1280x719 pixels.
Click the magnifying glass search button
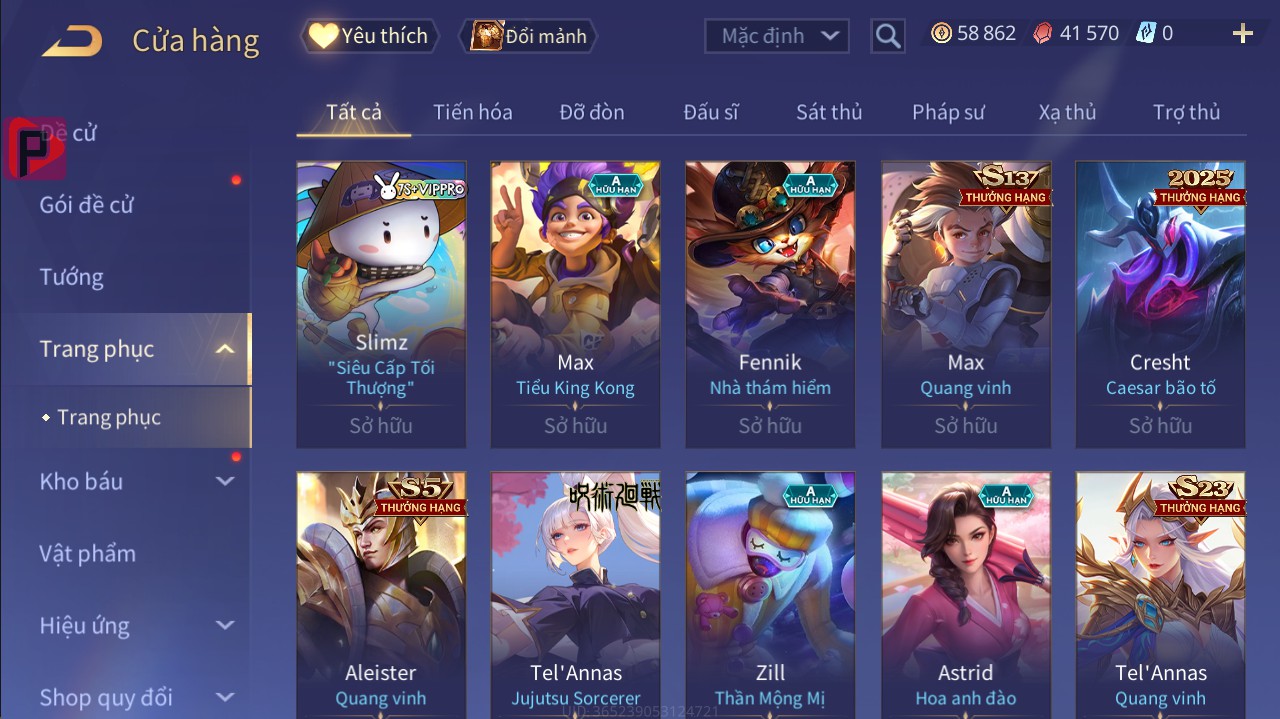pos(887,37)
